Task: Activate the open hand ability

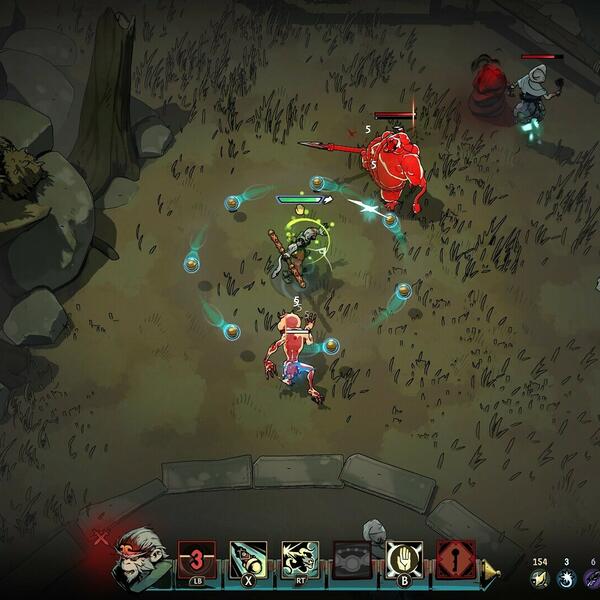Action: coord(404,559)
